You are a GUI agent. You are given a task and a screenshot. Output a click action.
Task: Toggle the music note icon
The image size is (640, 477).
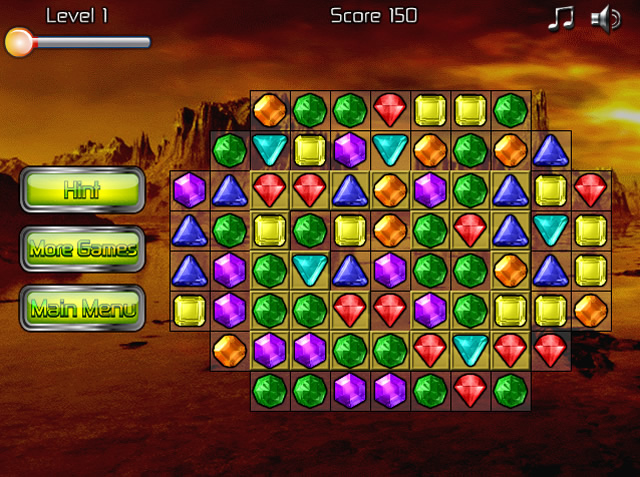(x=562, y=18)
